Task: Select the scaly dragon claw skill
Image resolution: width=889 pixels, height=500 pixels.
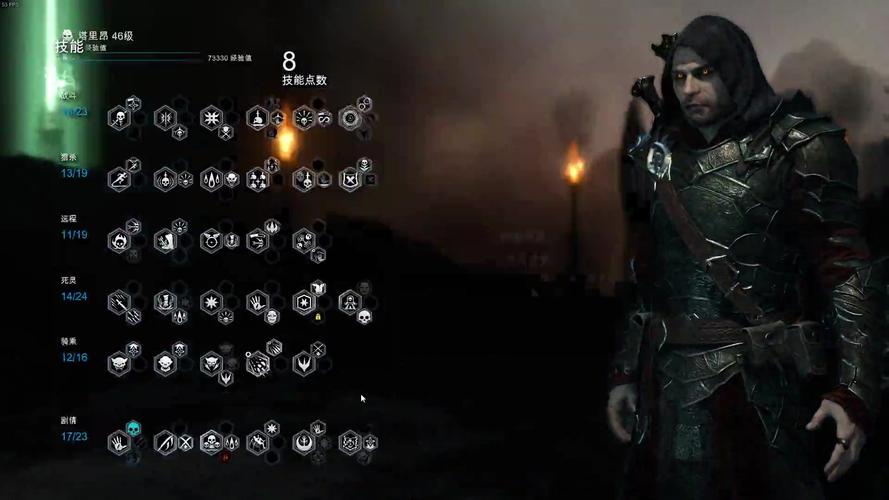Action: pyautogui.click(x=257, y=363)
